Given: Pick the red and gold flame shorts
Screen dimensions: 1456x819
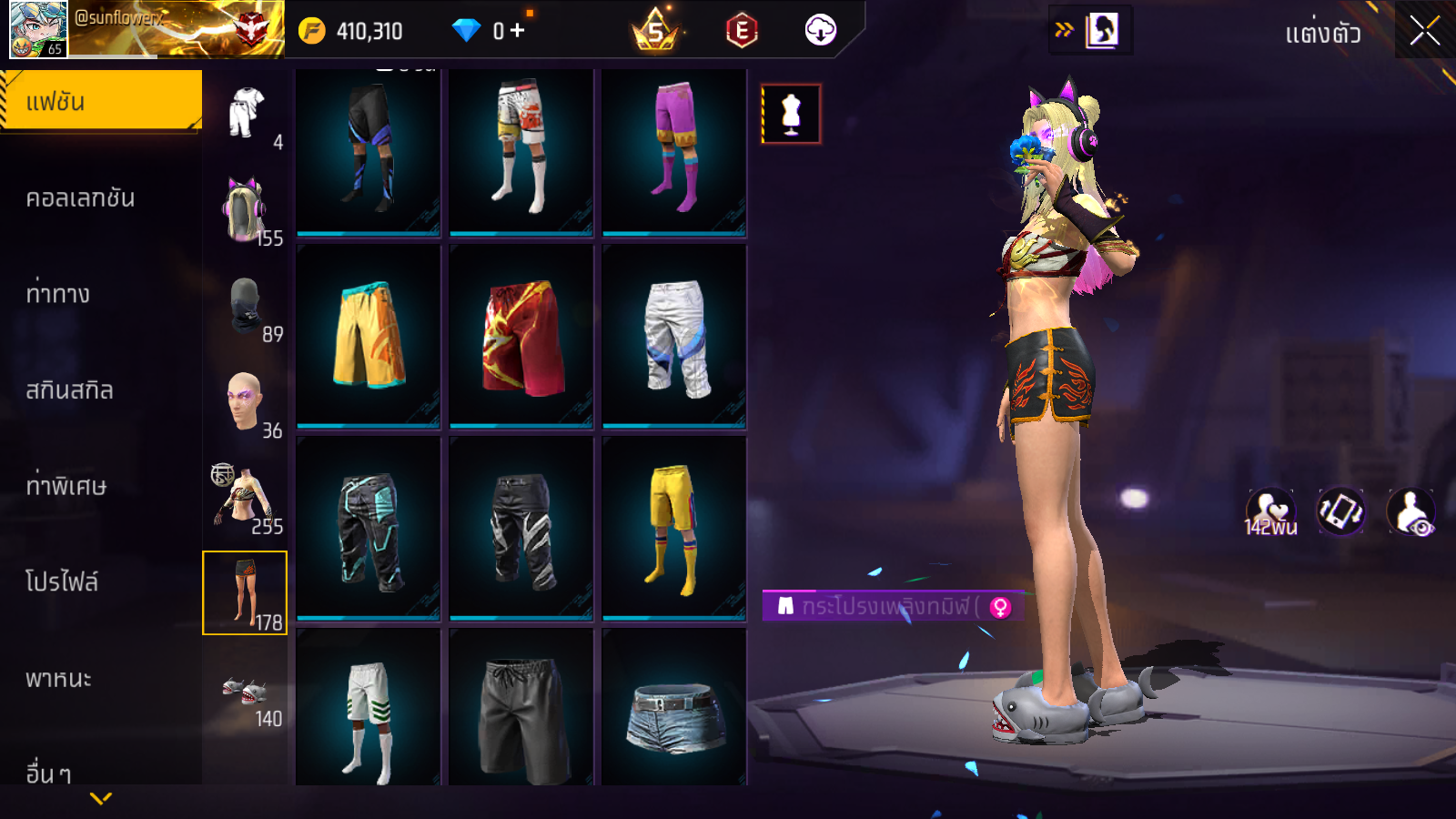Looking at the screenshot, I should [521, 335].
